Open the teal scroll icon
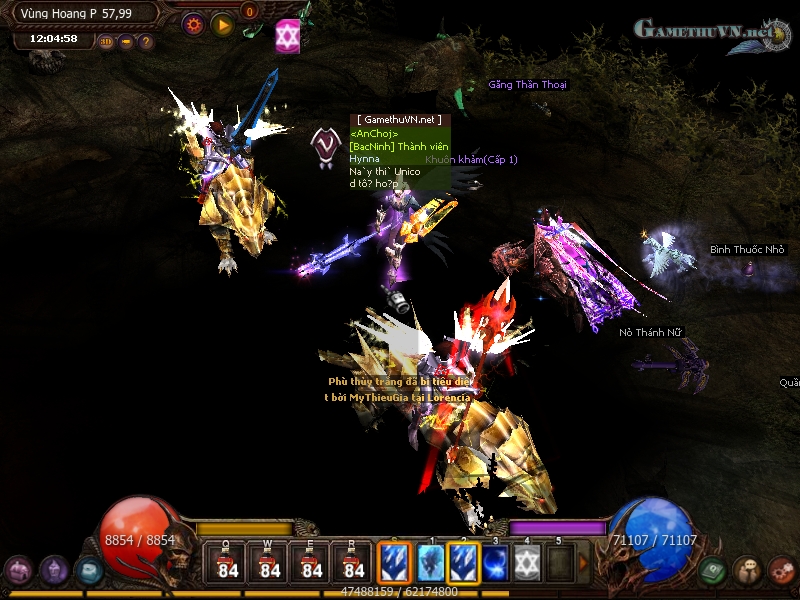 89,570
